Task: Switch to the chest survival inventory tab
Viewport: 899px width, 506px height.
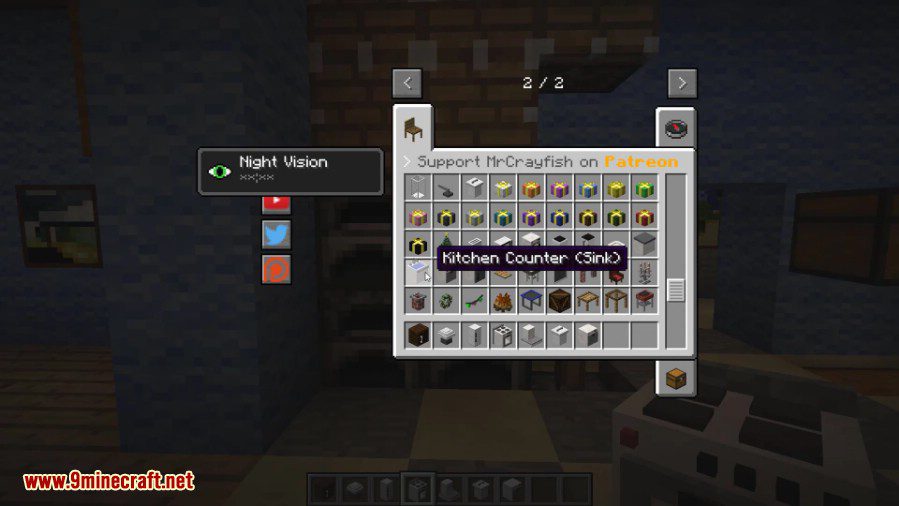Action: (x=676, y=378)
